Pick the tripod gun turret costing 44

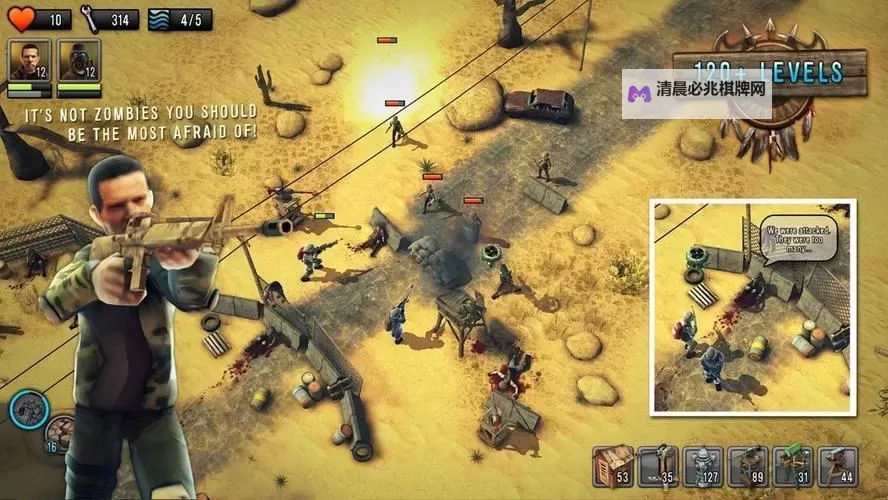coord(838,466)
